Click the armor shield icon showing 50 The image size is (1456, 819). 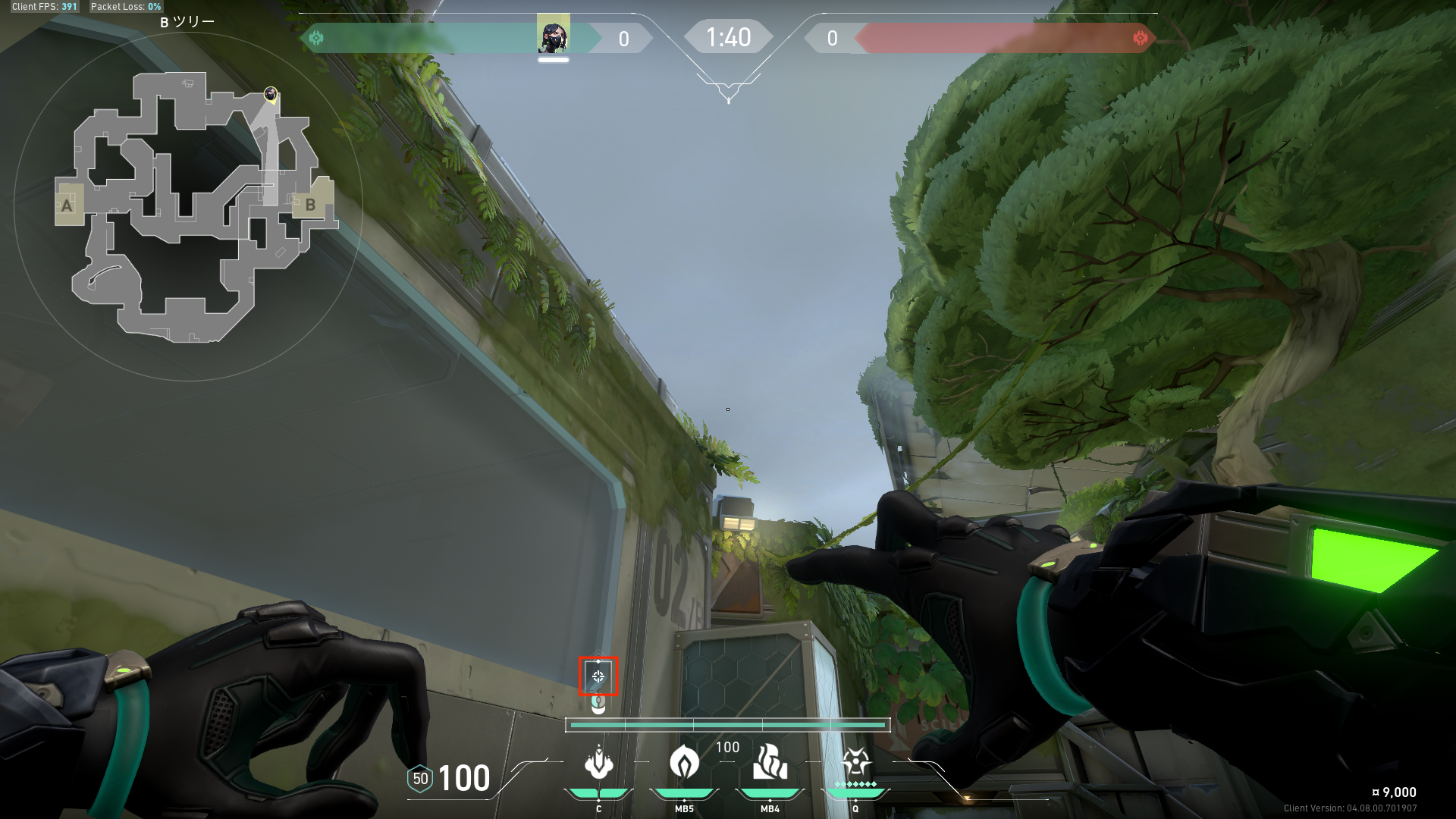(x=420, y=779)
